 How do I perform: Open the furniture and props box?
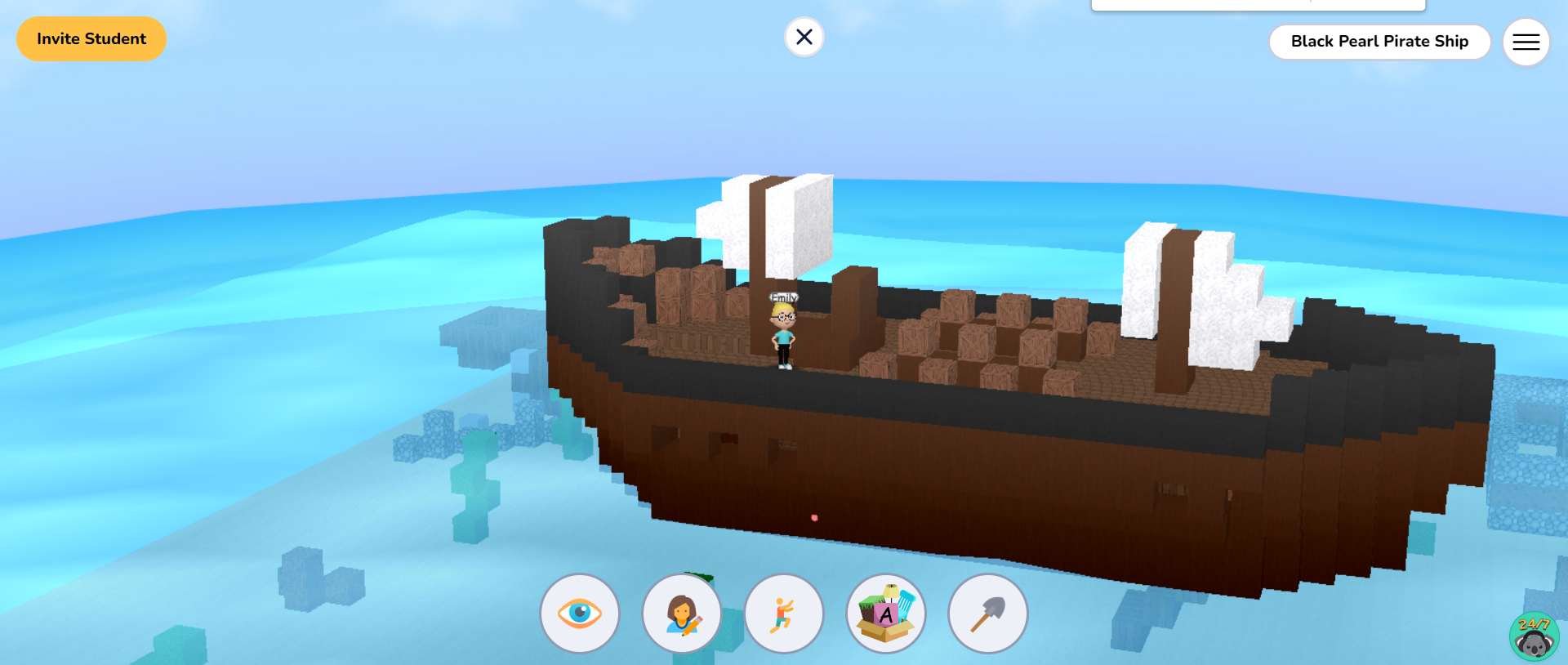886,614
